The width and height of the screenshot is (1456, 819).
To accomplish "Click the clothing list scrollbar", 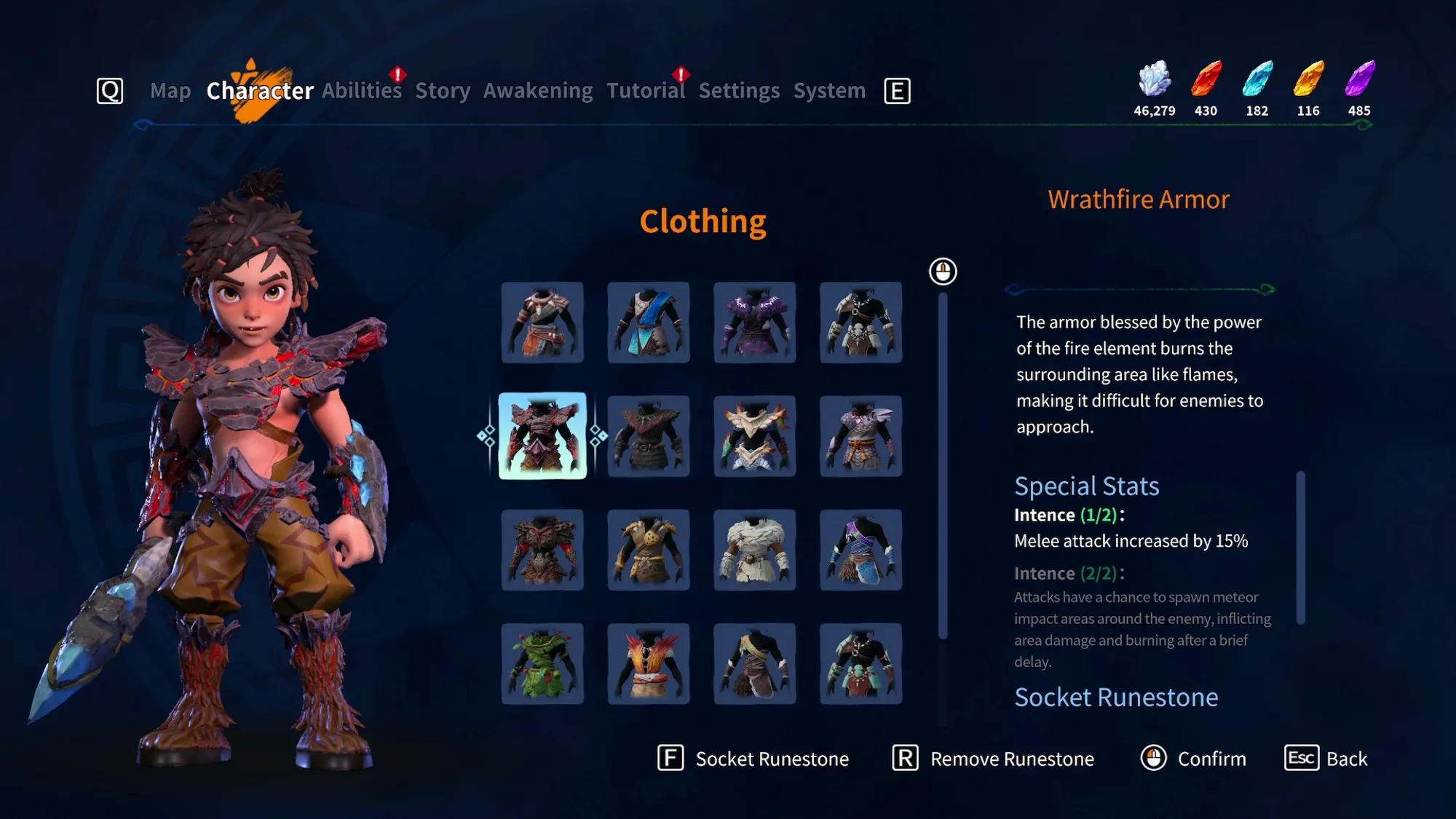I will (943, 466).
